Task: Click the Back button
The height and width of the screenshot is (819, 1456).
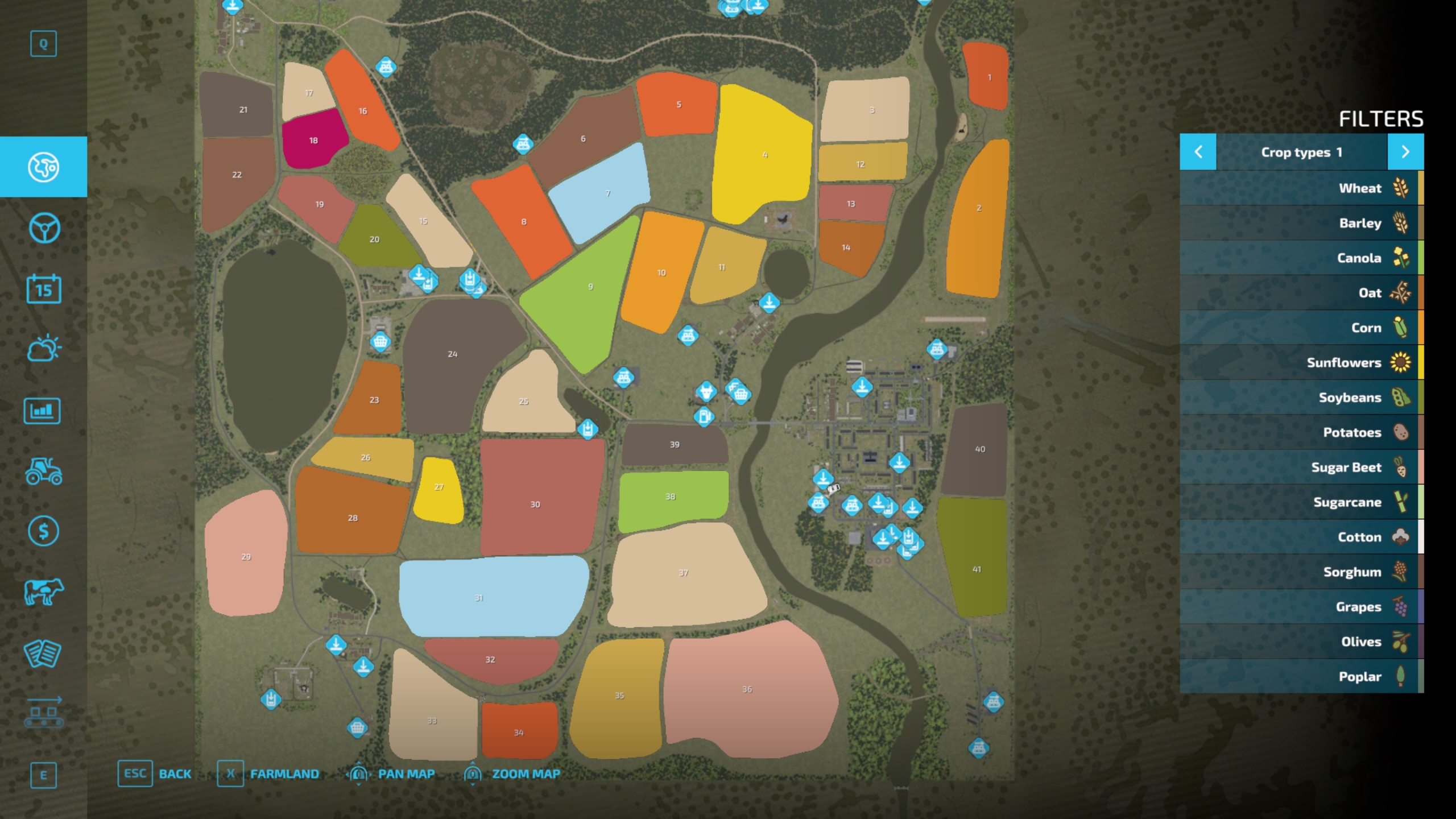Action: (x=155, y=774)
